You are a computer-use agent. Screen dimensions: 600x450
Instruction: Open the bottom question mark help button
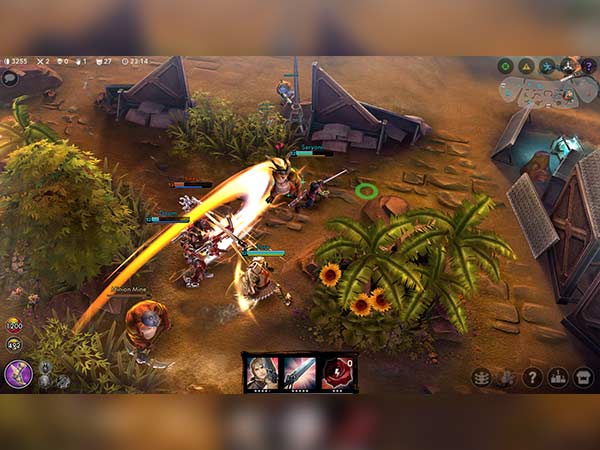click(533, 377)
